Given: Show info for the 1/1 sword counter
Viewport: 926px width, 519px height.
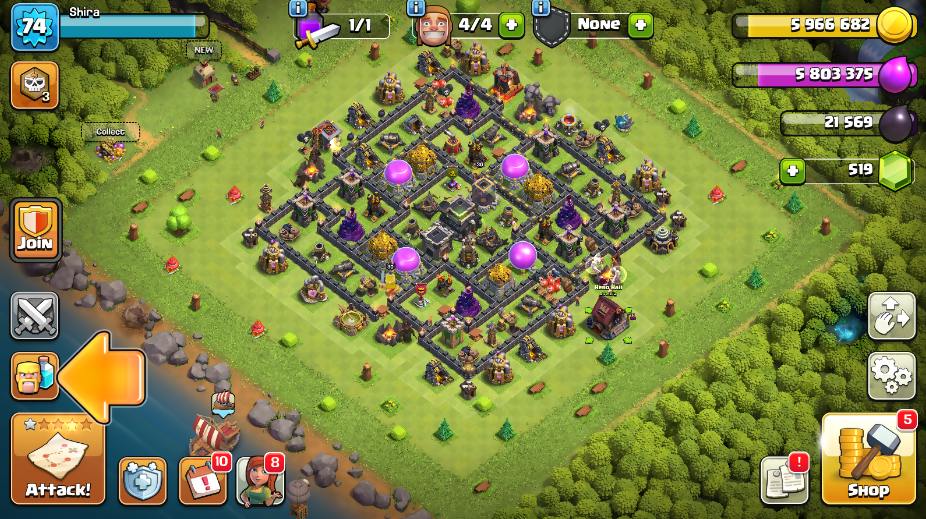Looking at the screenshot, I should coord(298,8).
